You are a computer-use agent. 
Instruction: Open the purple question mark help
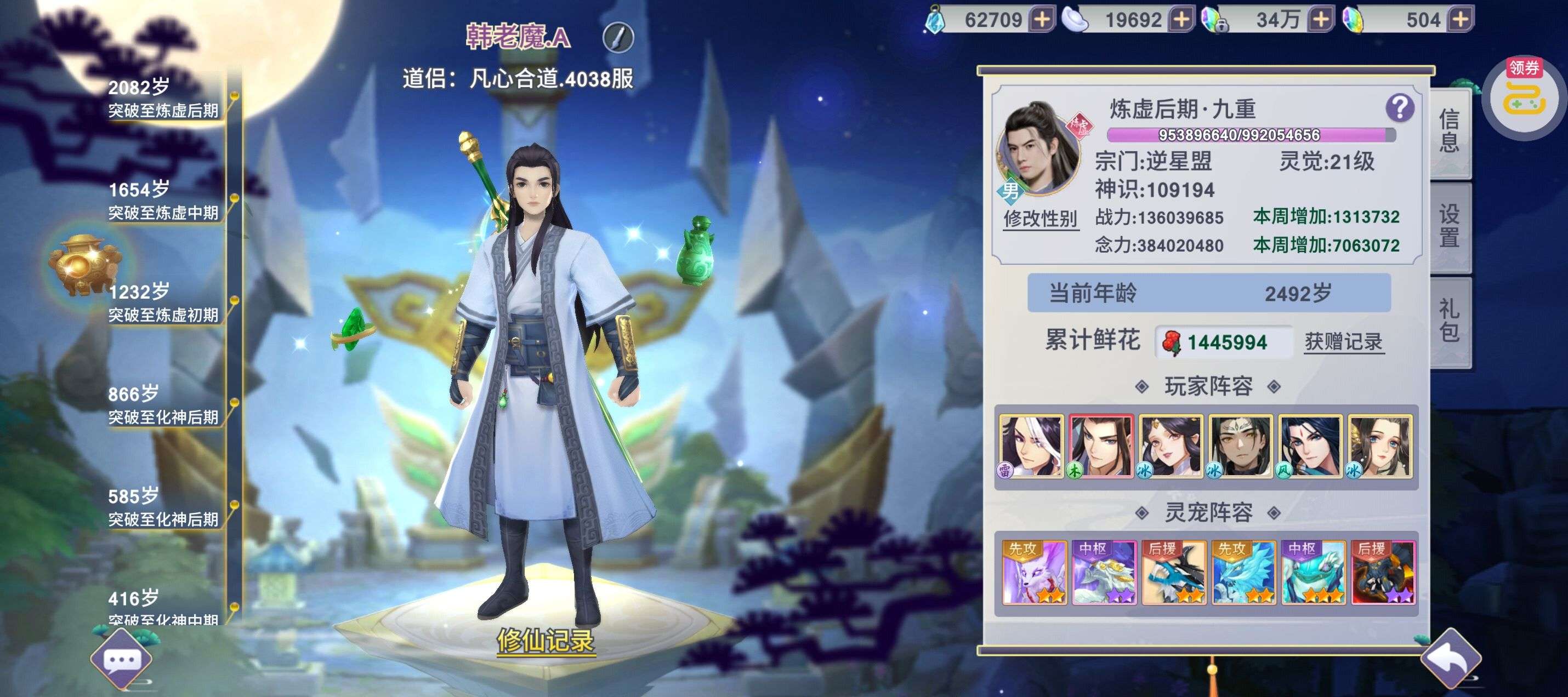(x=1399, y=108)
